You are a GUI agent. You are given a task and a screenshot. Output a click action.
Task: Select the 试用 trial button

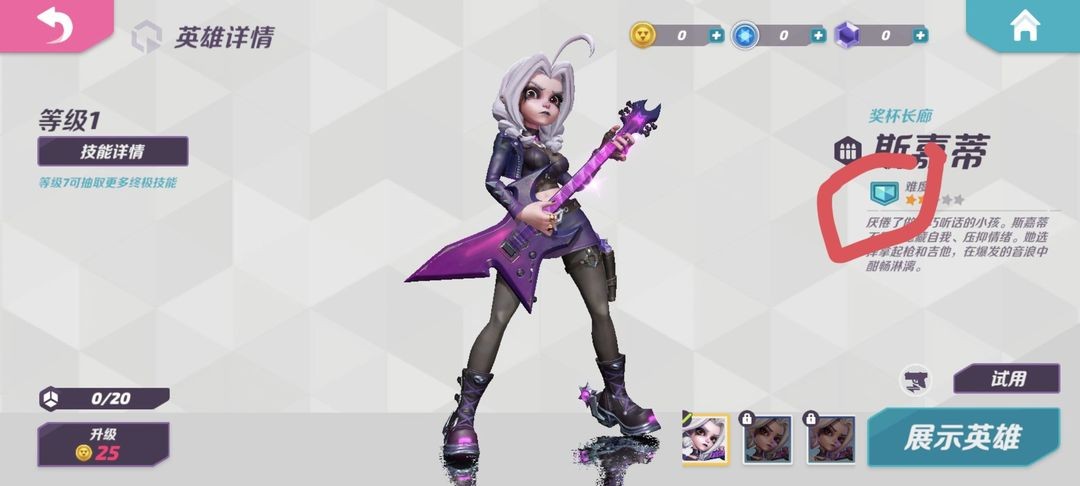pyautogui.click(x=1006, y=379)
